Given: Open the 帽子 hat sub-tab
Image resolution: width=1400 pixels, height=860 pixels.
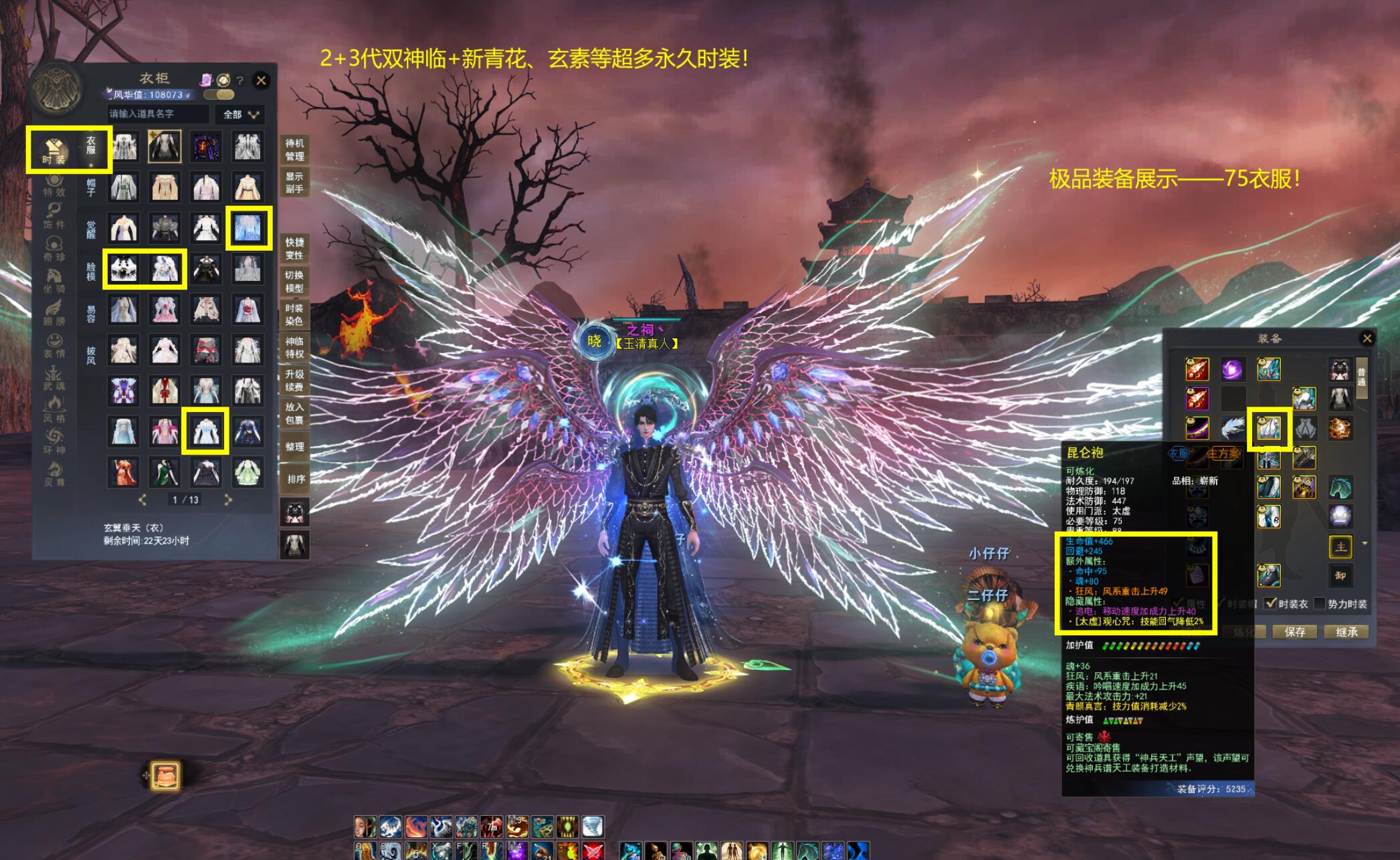Looking at the screenshot, I should (x=91, y=187).
